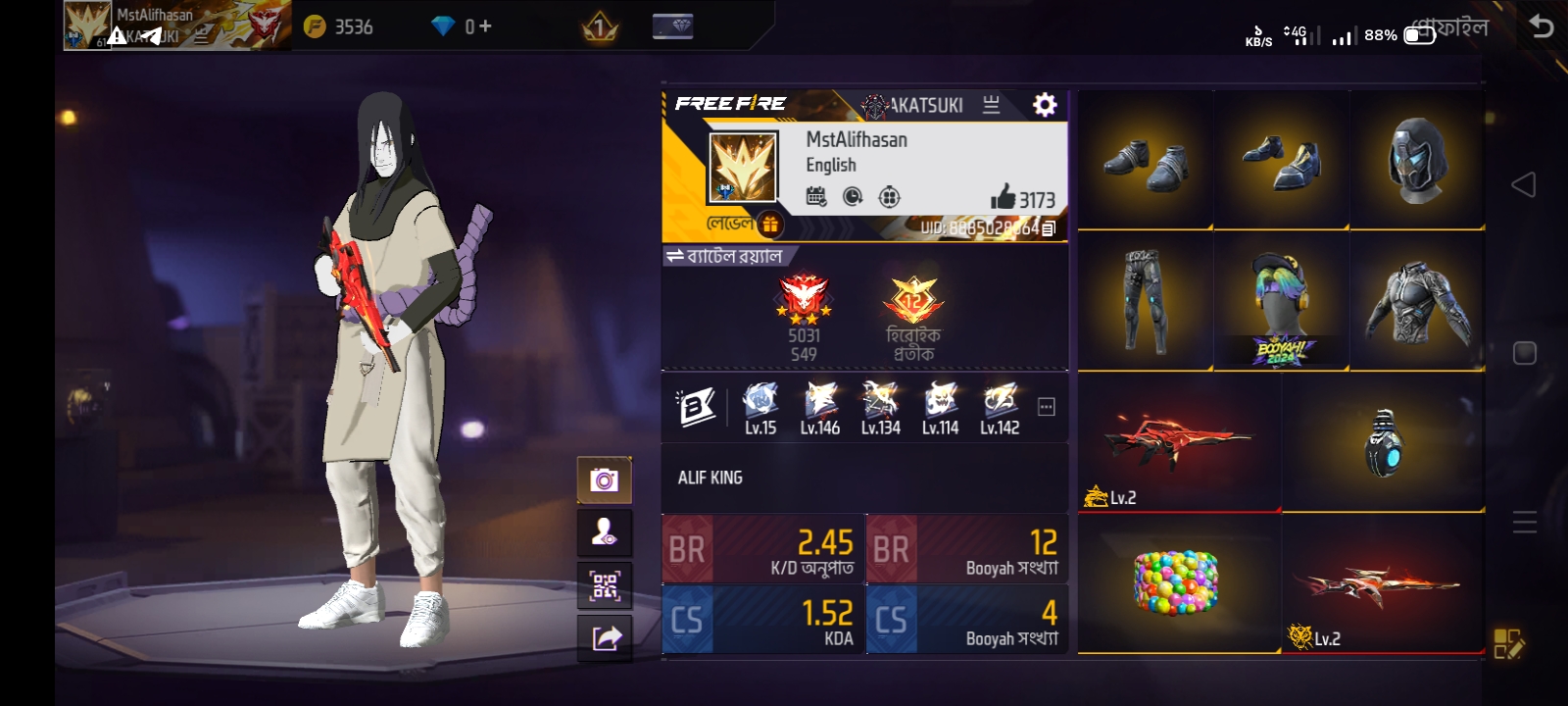Go back with the return arrow
The image size is (1568, 706).
1542,26
